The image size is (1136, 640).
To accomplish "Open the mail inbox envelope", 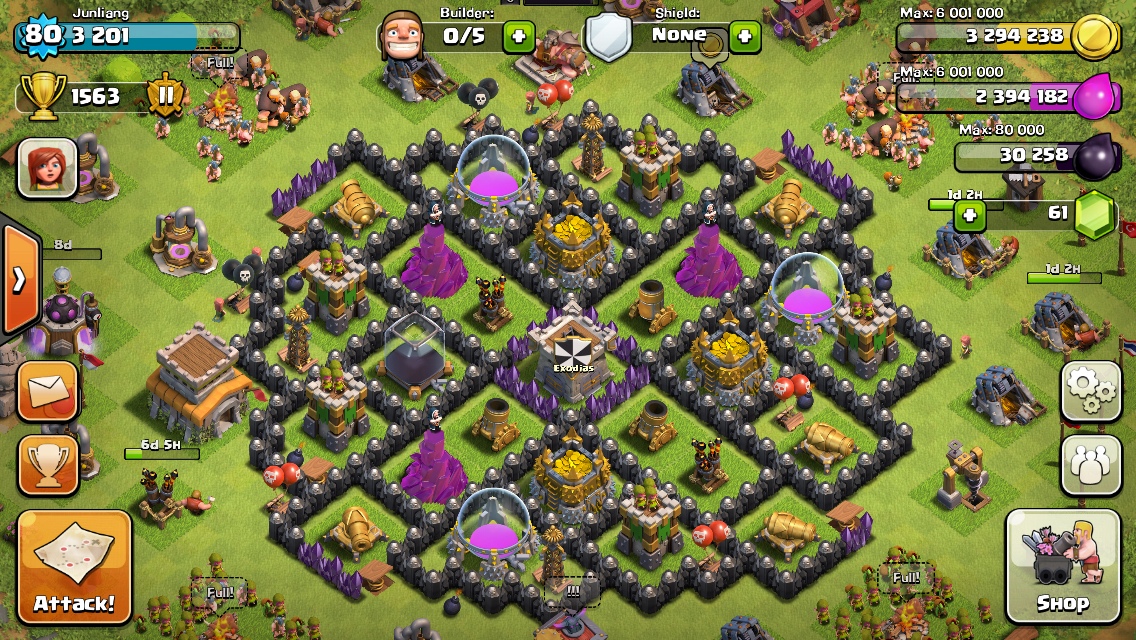I will pyautogui.click(x=48, y=390).
